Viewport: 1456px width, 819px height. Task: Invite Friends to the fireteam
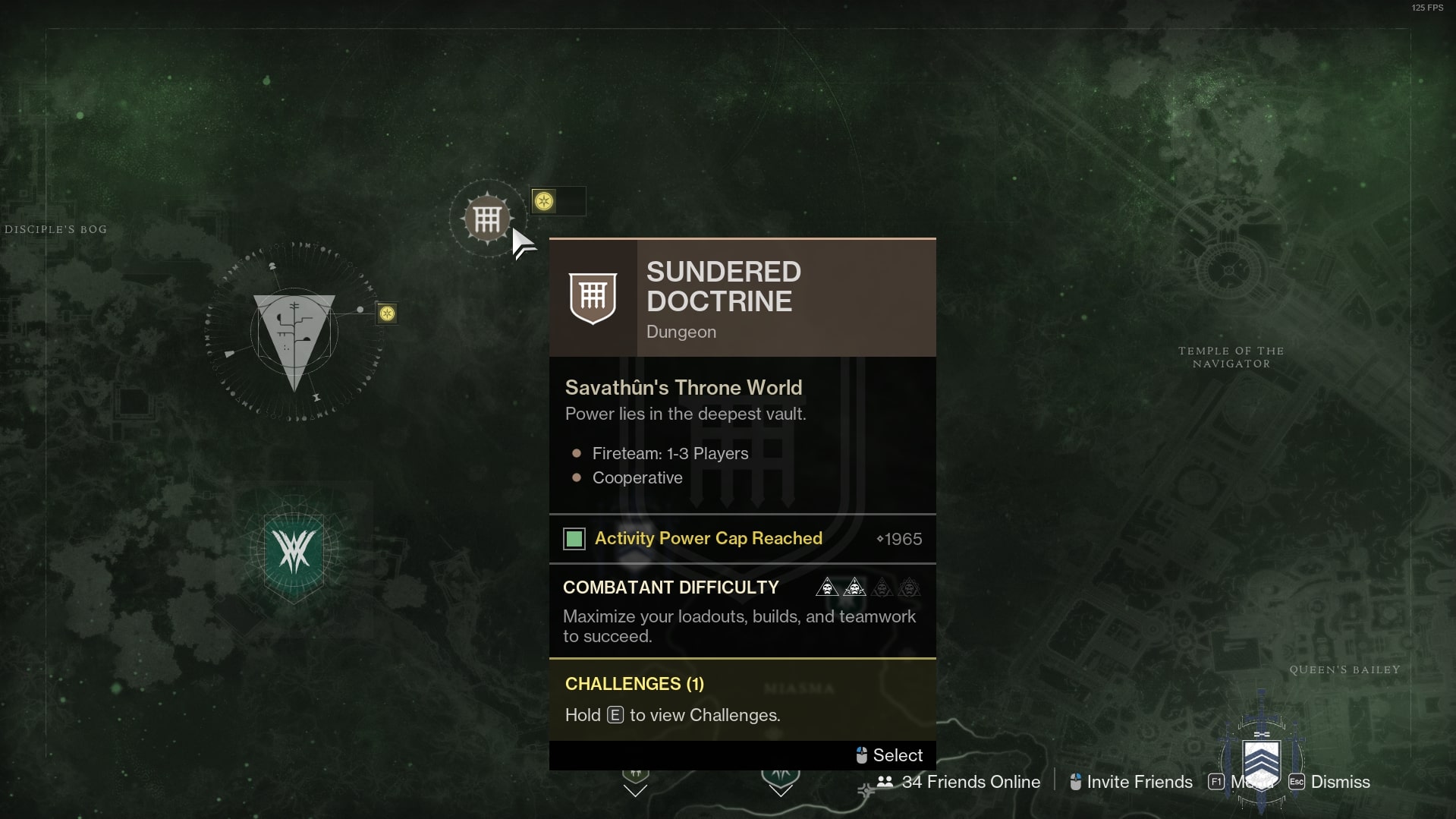click(1131, 782)
